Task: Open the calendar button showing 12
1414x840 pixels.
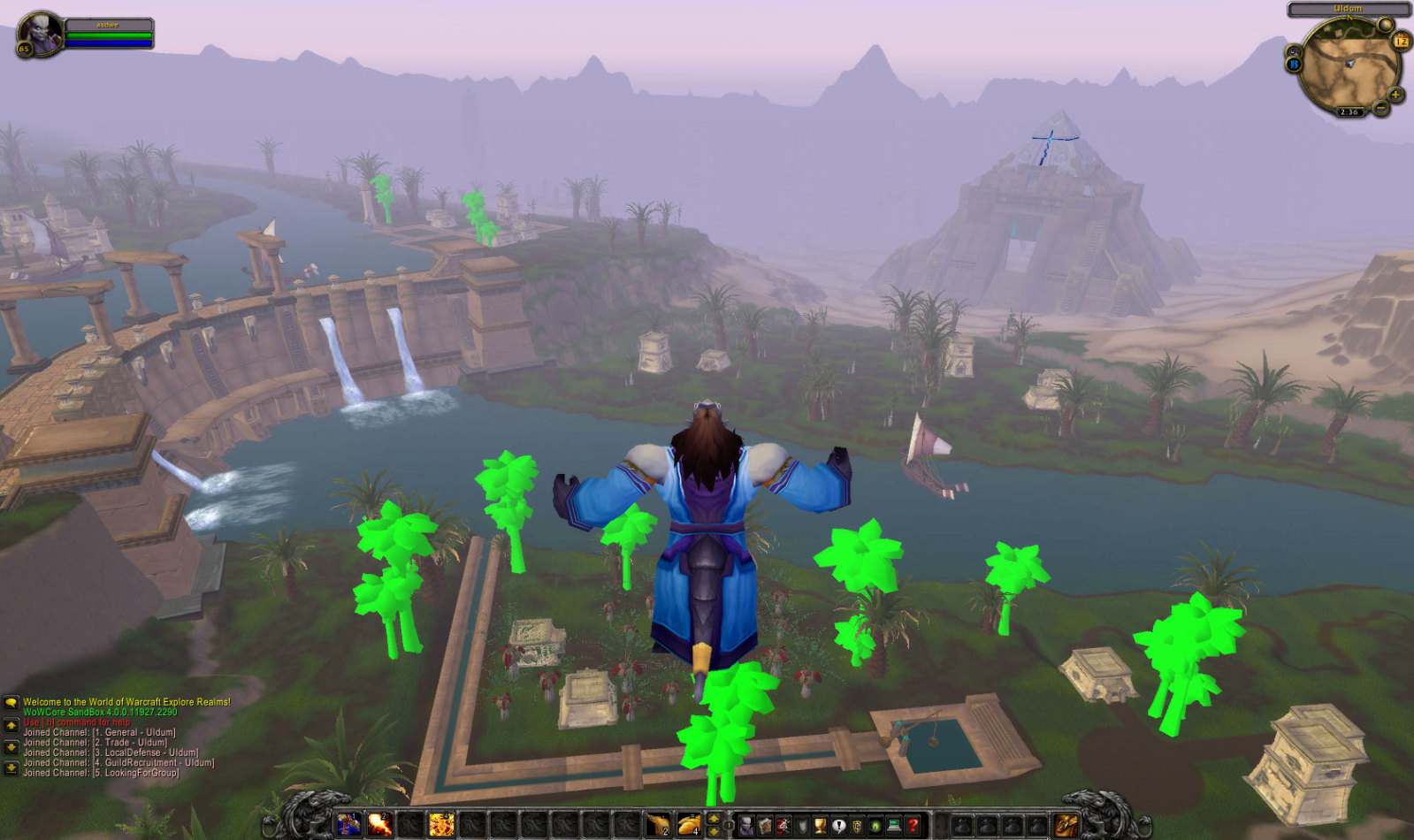Action: pyautogui.click(x=1402, y=41)
